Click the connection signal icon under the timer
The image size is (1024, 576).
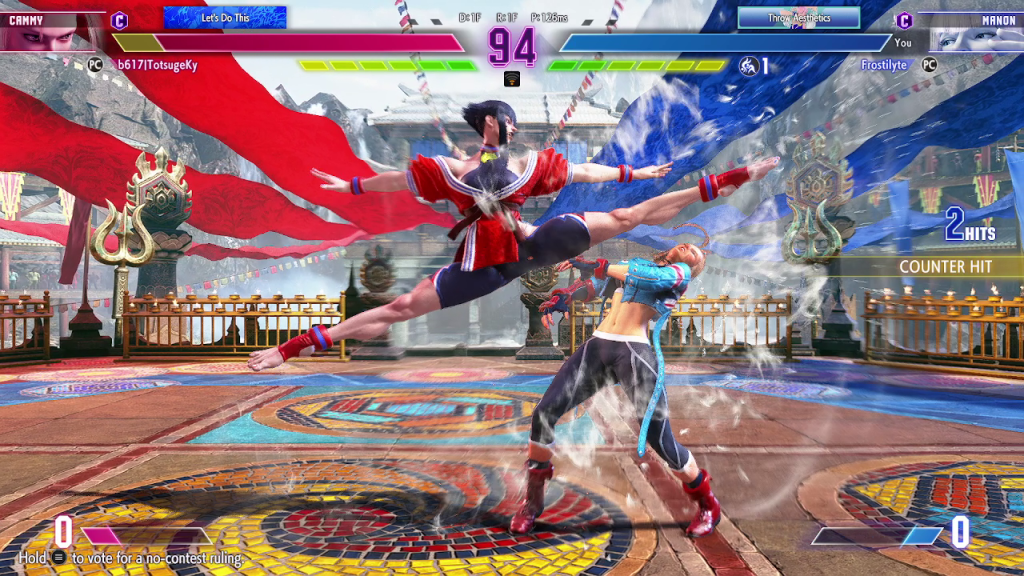[x=511, y=79]
